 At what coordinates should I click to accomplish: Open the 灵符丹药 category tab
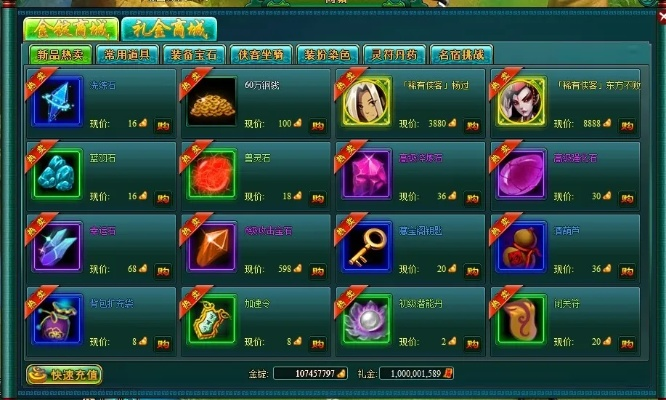393,55
